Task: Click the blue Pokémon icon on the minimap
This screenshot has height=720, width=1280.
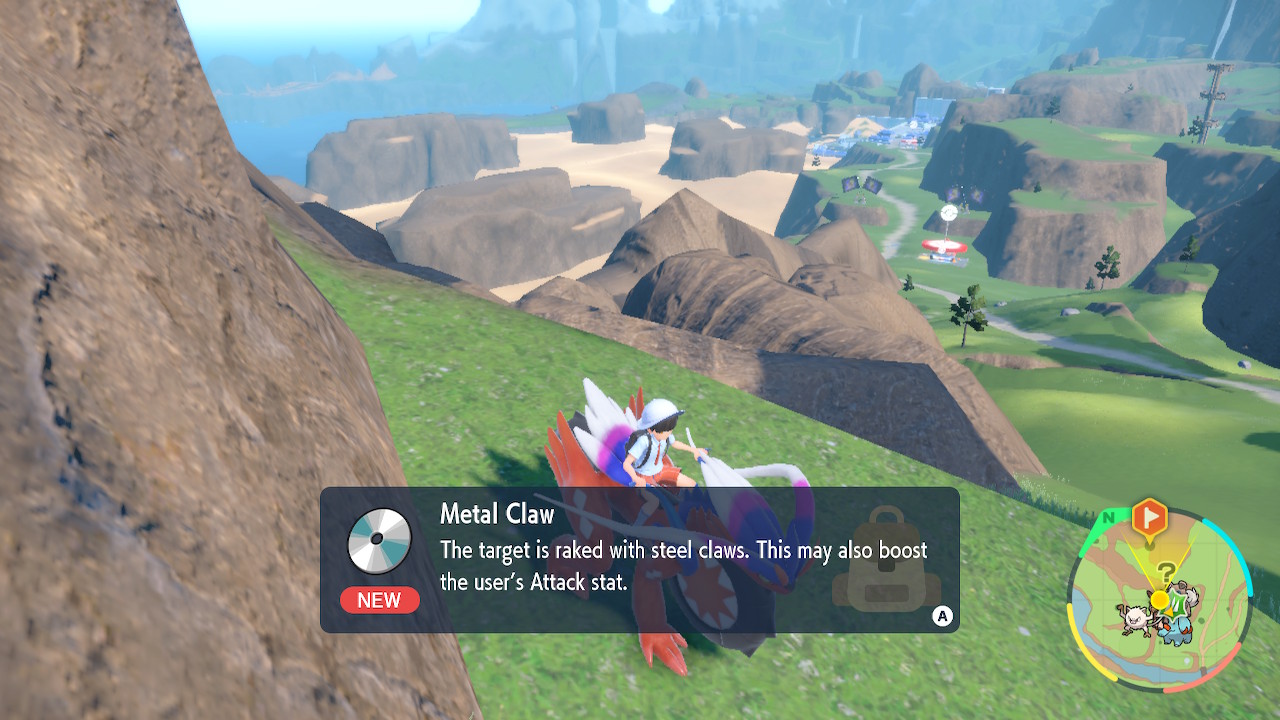Action: click(1177, 630)
